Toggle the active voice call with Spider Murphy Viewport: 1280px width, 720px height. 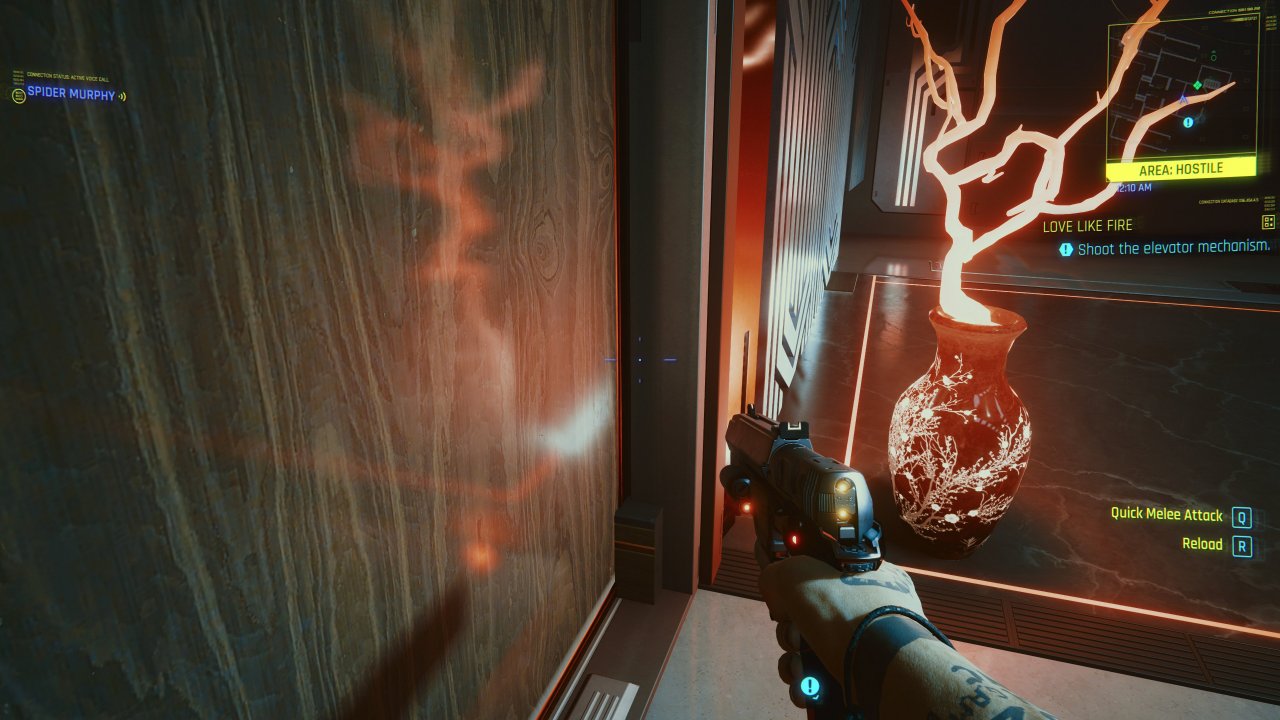69,95
